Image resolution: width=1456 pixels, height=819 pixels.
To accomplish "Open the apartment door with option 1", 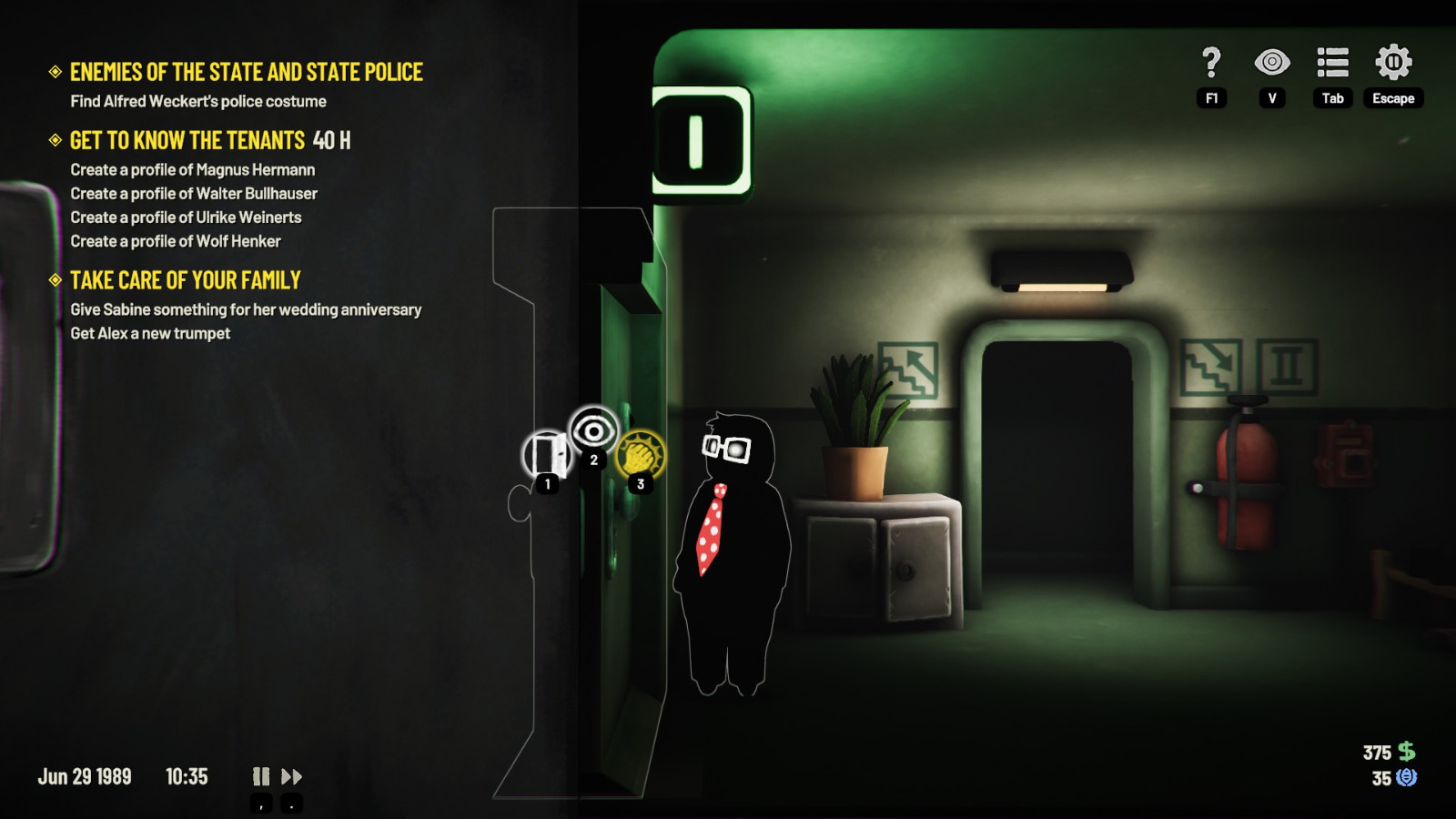I will (547, 452).
